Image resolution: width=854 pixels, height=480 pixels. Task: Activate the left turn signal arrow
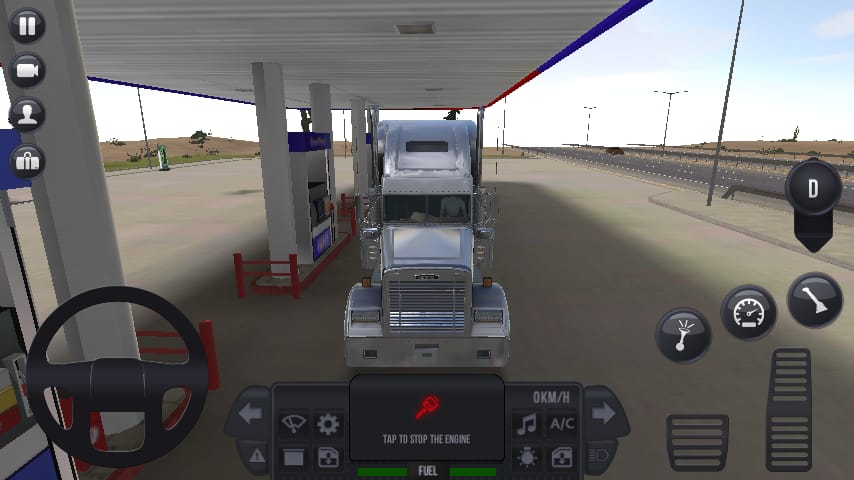point(250,413)
